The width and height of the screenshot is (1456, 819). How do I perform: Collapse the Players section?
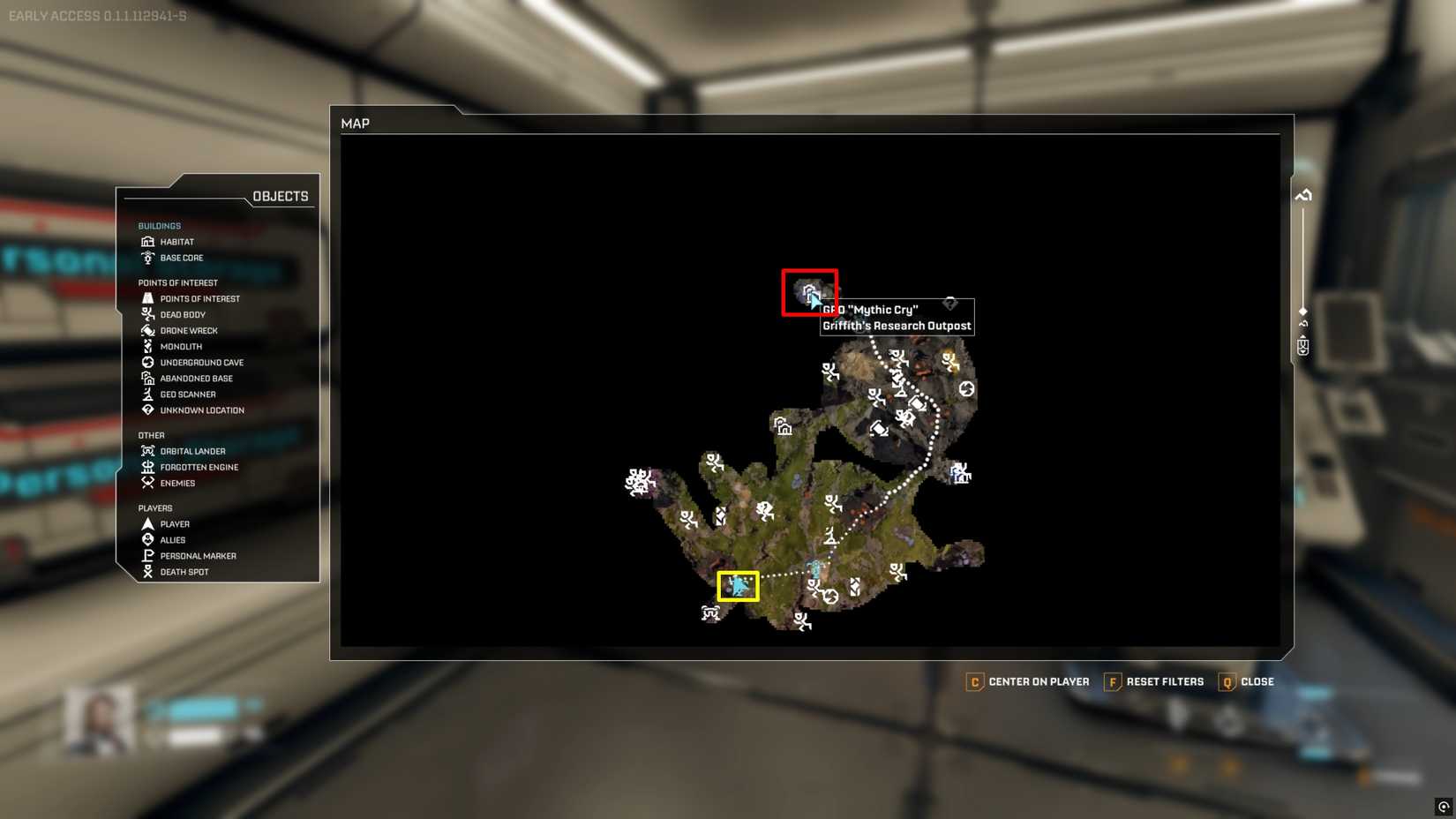(x=154, y=507)
